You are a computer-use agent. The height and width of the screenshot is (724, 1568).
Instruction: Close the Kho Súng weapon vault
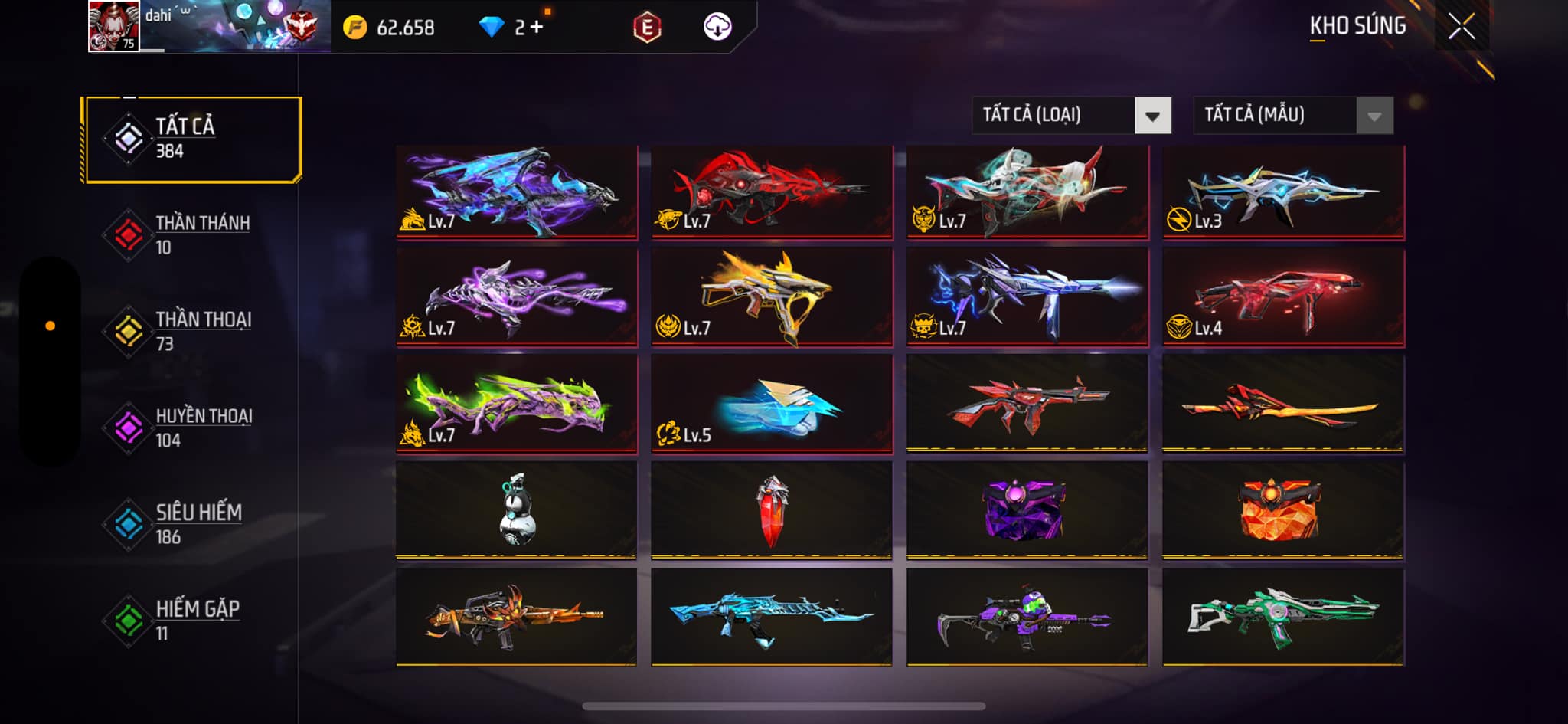1461,28
